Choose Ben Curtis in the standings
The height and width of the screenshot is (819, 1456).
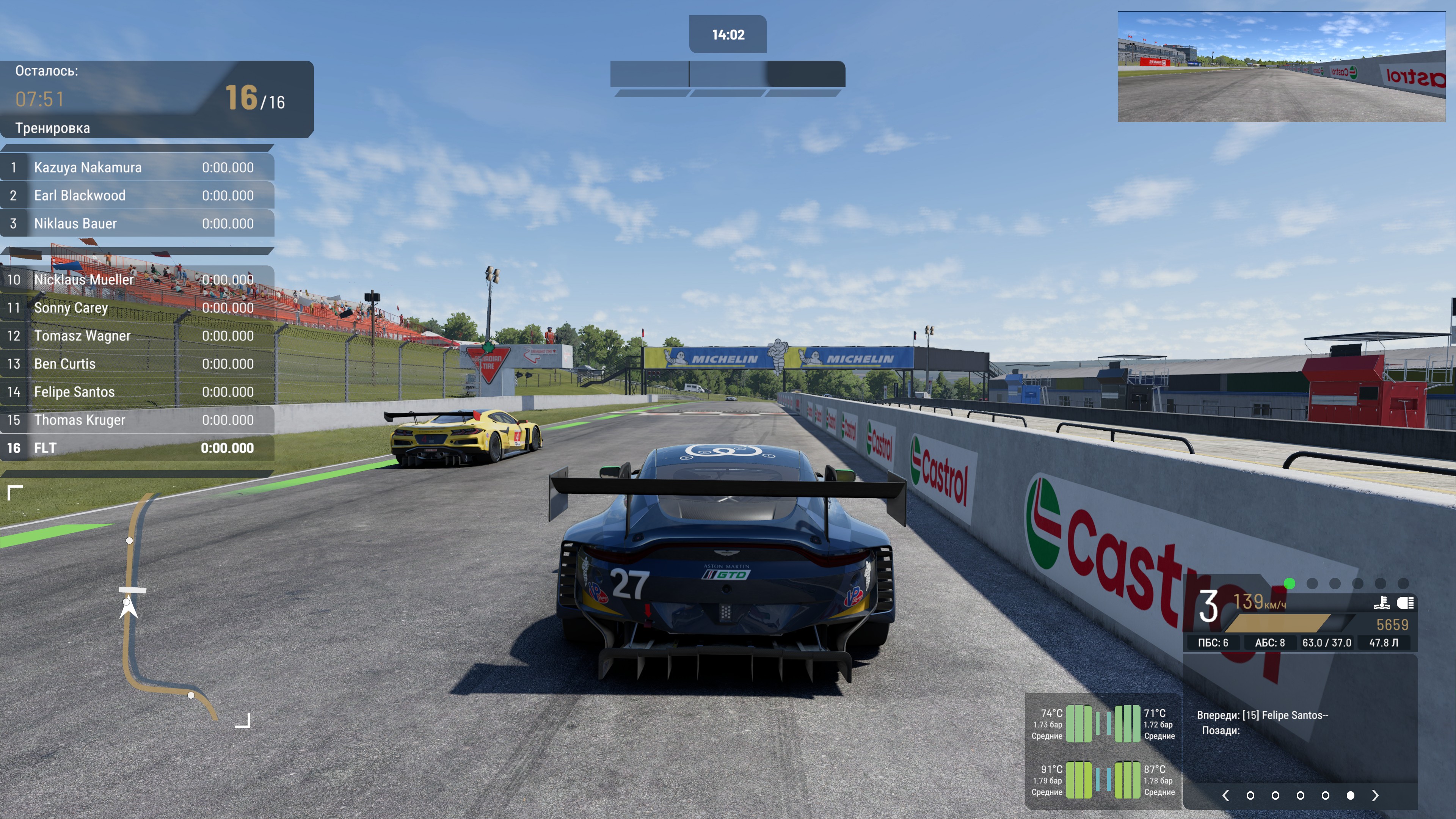(x=137, y=364)
